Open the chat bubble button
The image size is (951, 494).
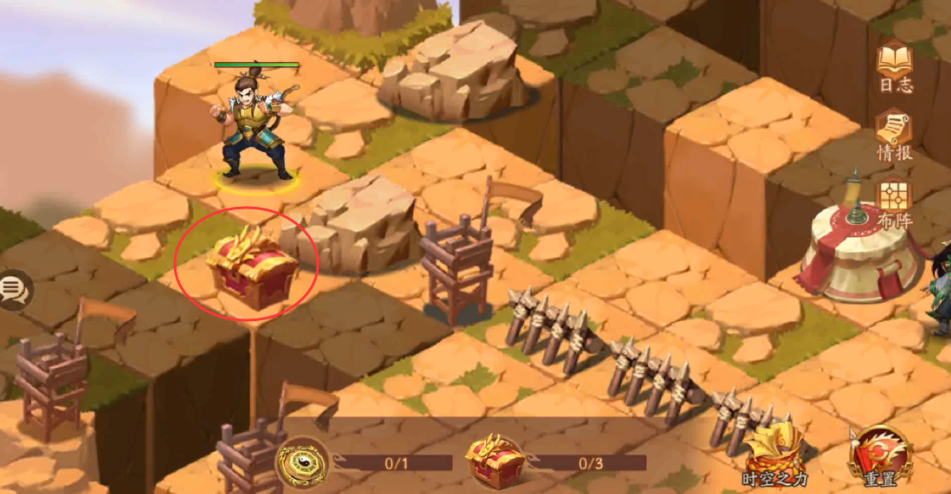[x=14, y=290]
